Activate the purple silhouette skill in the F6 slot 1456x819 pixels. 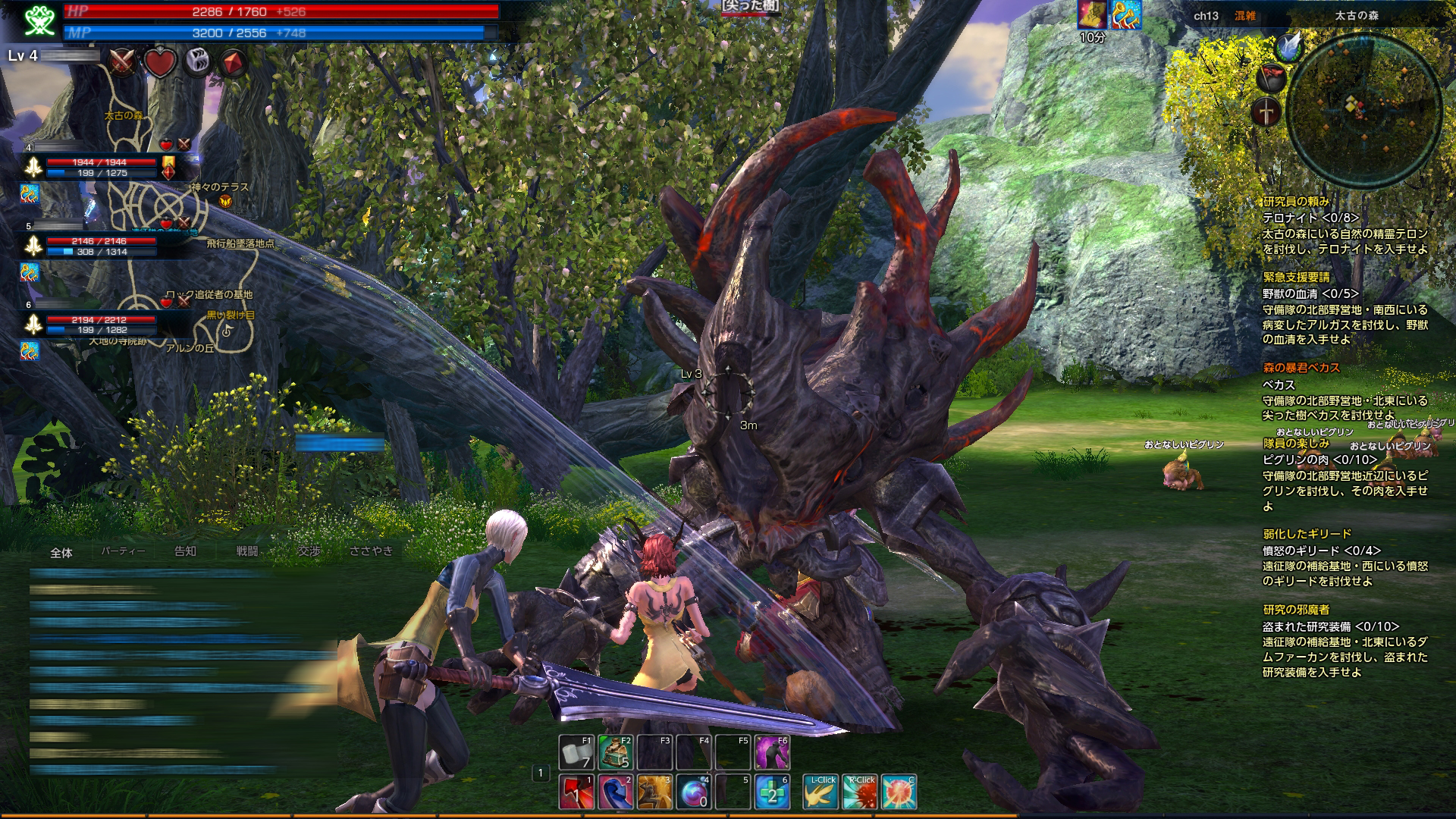click(x=772, y=752)
